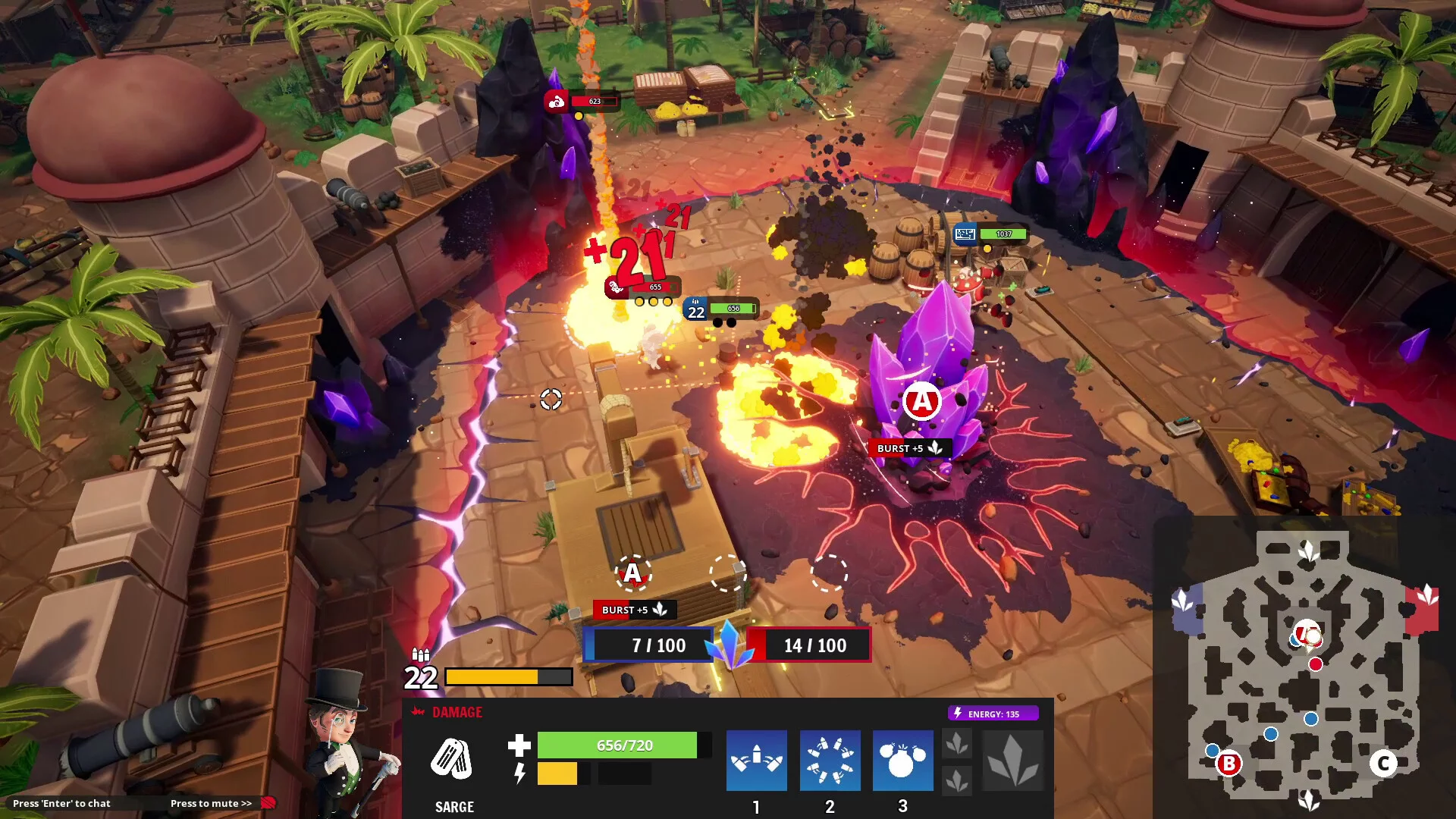1456x819 pixels.
Task: Click the red team base on minimap
Action: click(x=1423, y=607)
